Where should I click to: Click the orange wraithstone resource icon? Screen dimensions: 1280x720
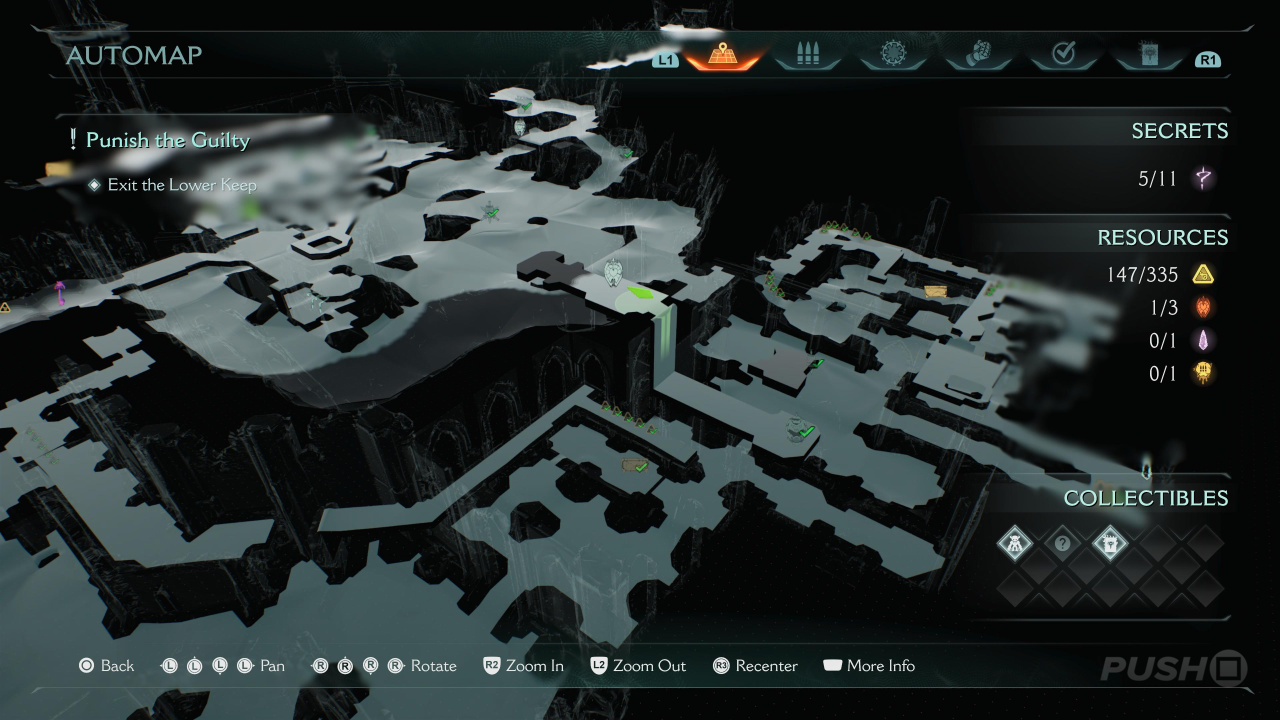click(x=1203, y=373)
